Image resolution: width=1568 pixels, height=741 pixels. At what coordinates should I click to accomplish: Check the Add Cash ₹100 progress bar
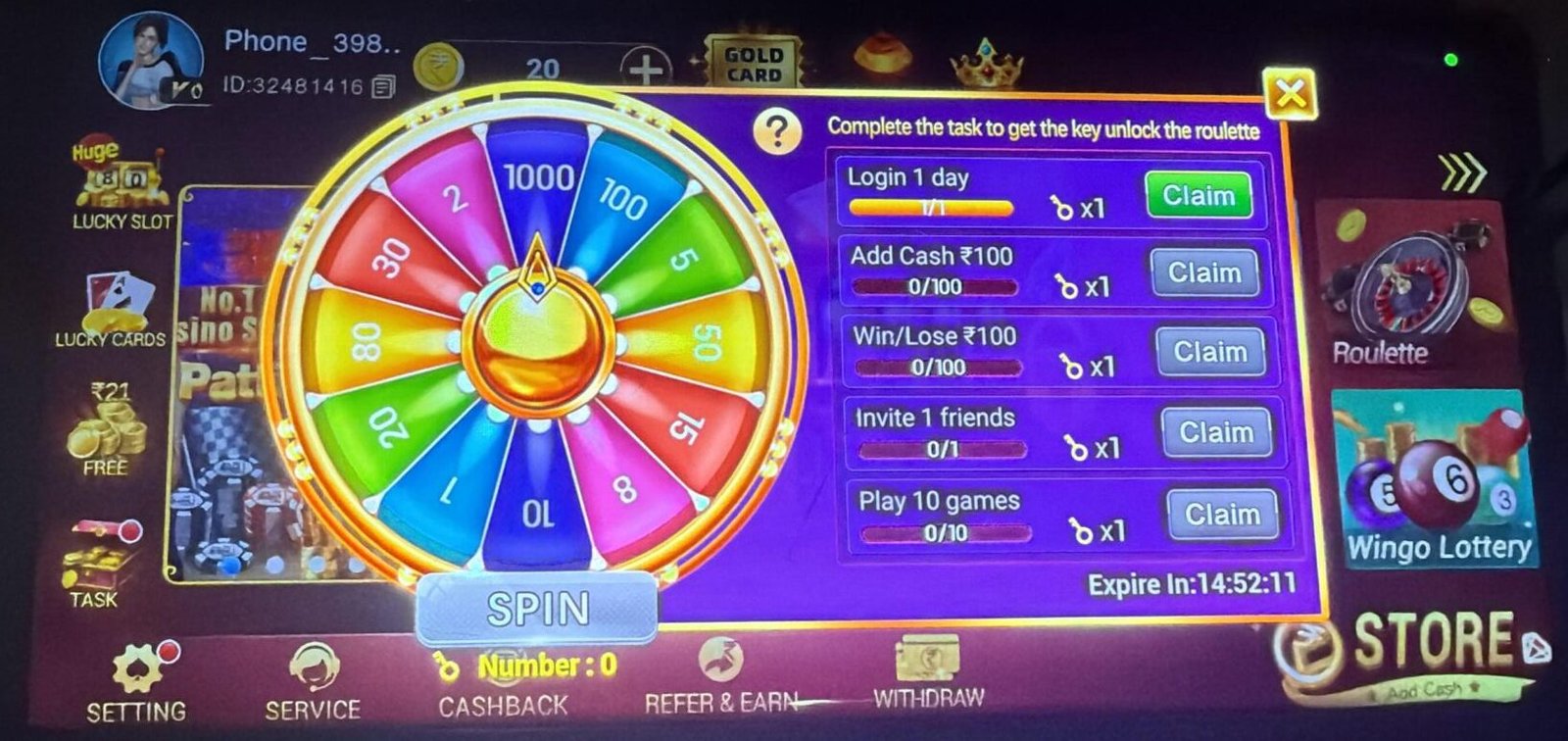tap(934, 286)
